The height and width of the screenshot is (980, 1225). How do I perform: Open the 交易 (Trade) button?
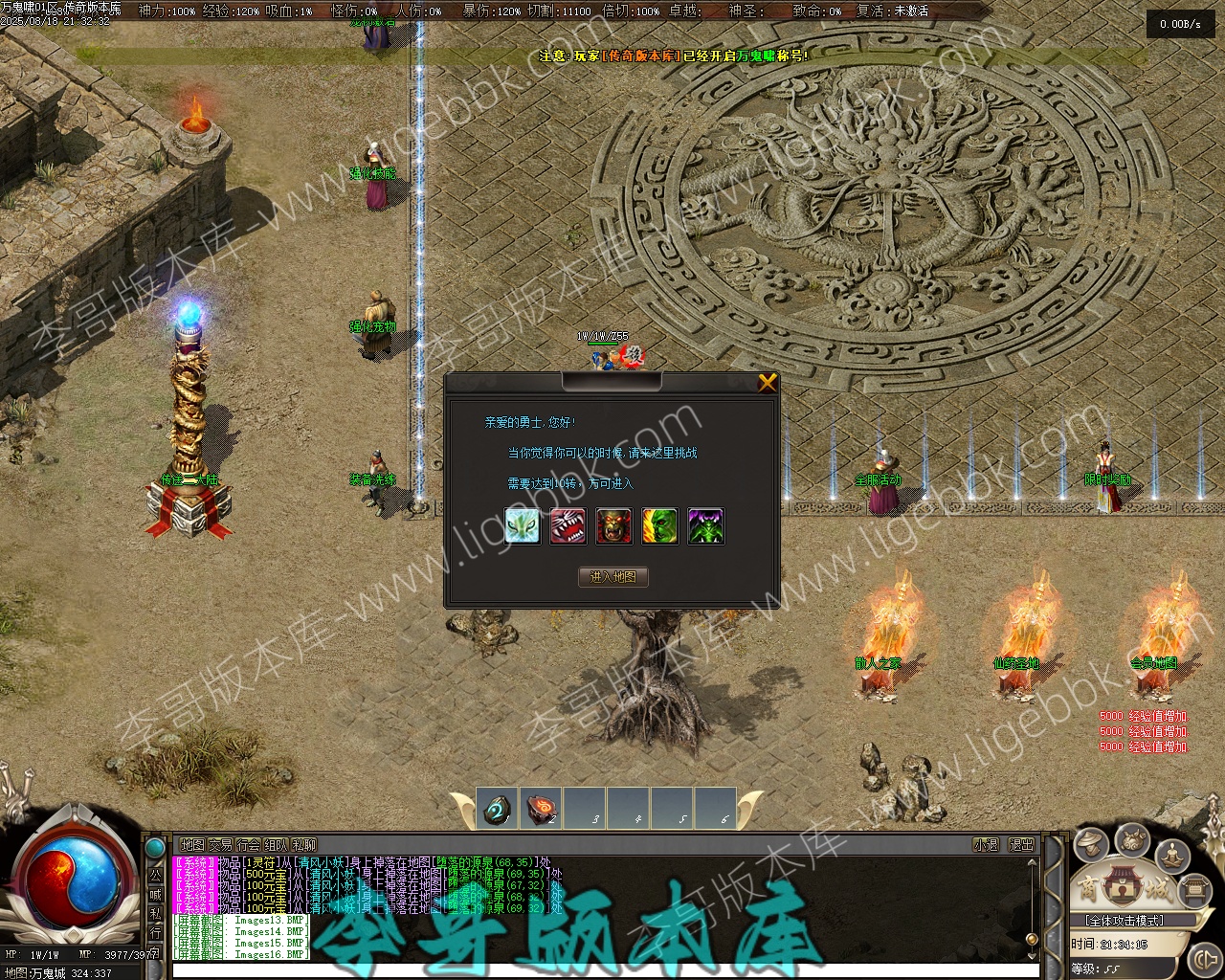(x=220, y=845)
